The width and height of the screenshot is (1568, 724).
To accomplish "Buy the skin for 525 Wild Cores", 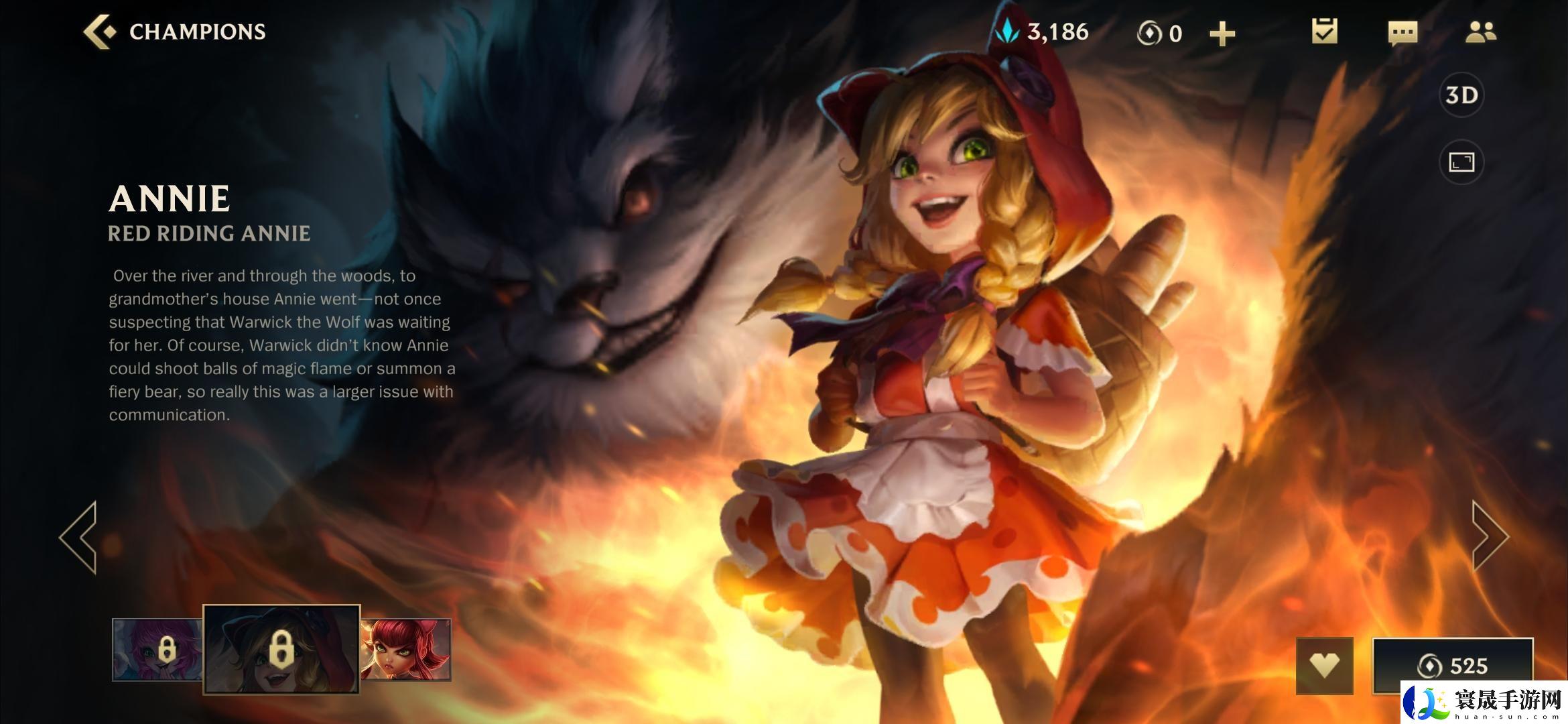I will tap(1452, 665).
